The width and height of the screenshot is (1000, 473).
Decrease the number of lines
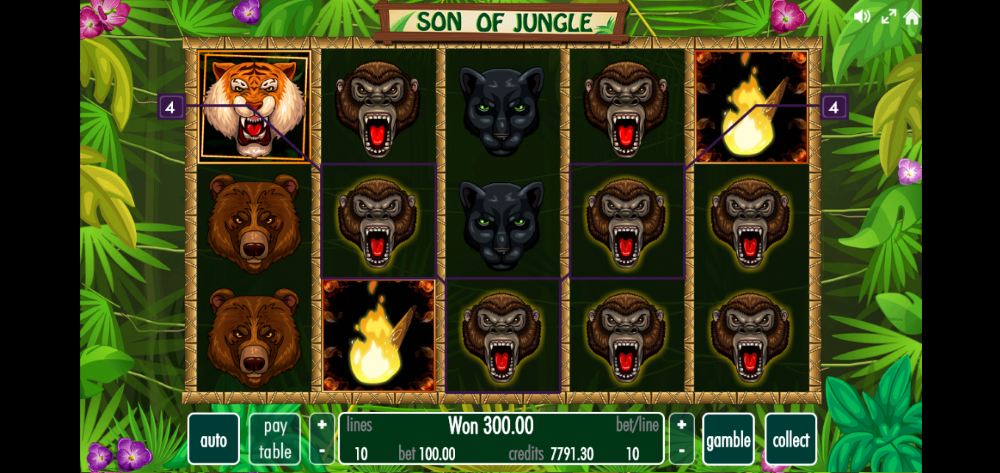322,452
